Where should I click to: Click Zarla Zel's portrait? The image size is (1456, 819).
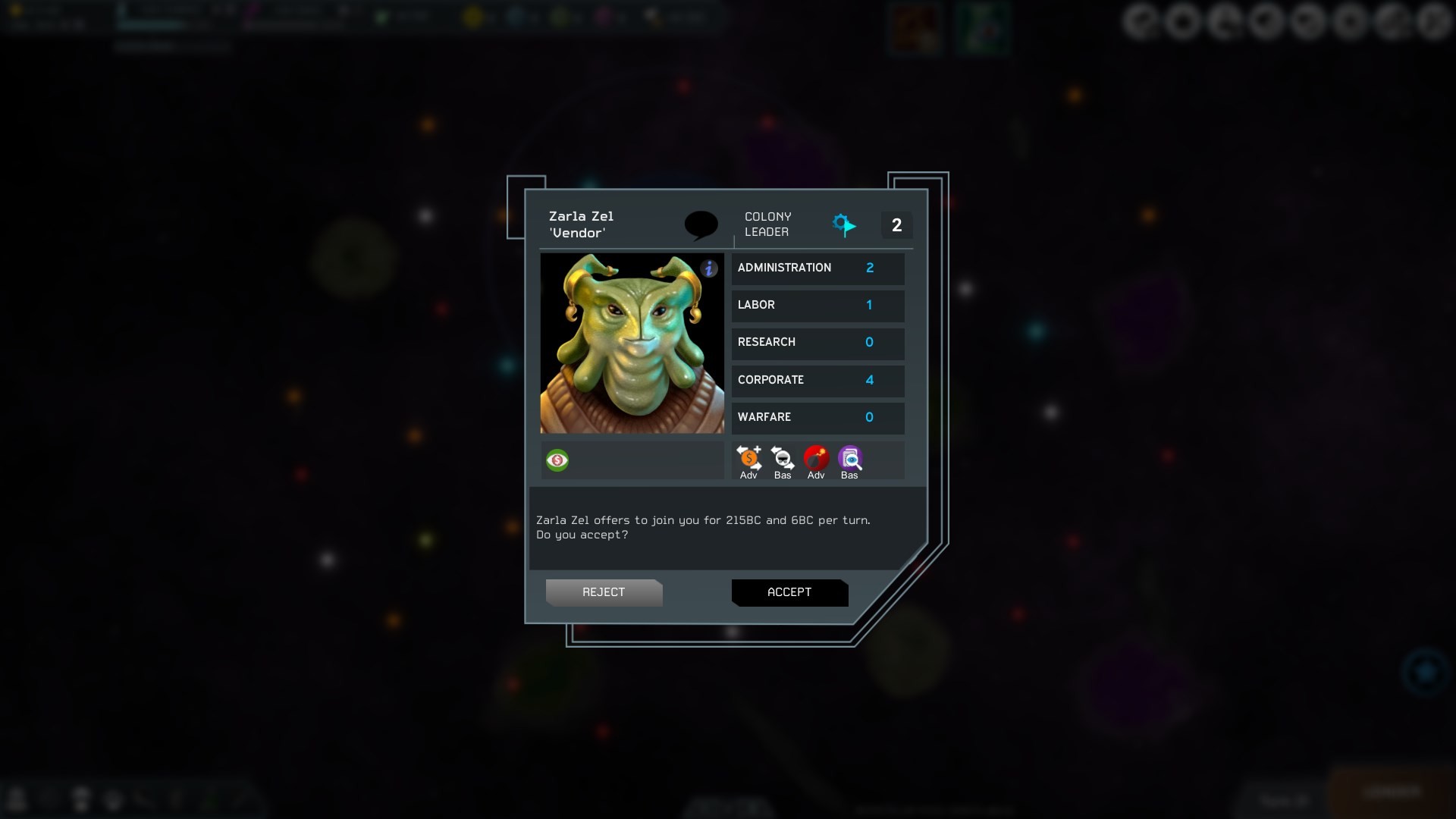pyautogui.click(x=632, y=344)
